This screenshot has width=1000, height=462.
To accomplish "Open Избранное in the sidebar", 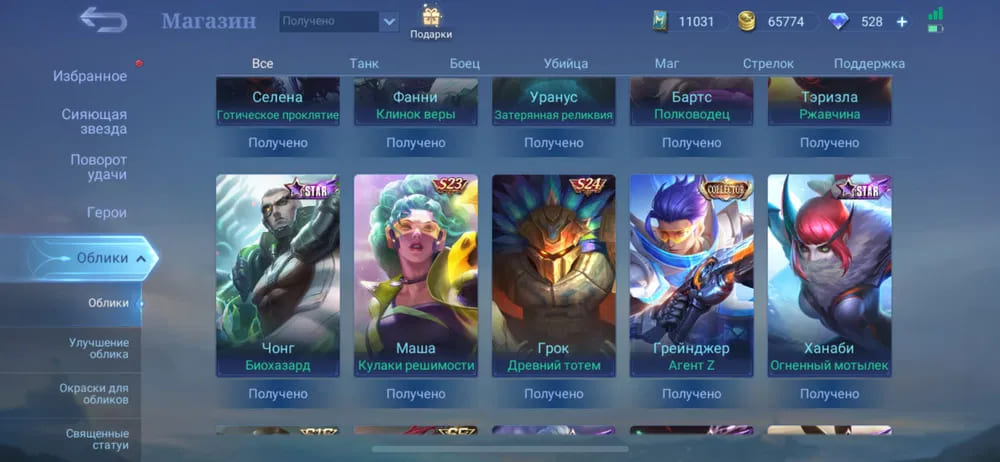I will [x=89, y=76].
